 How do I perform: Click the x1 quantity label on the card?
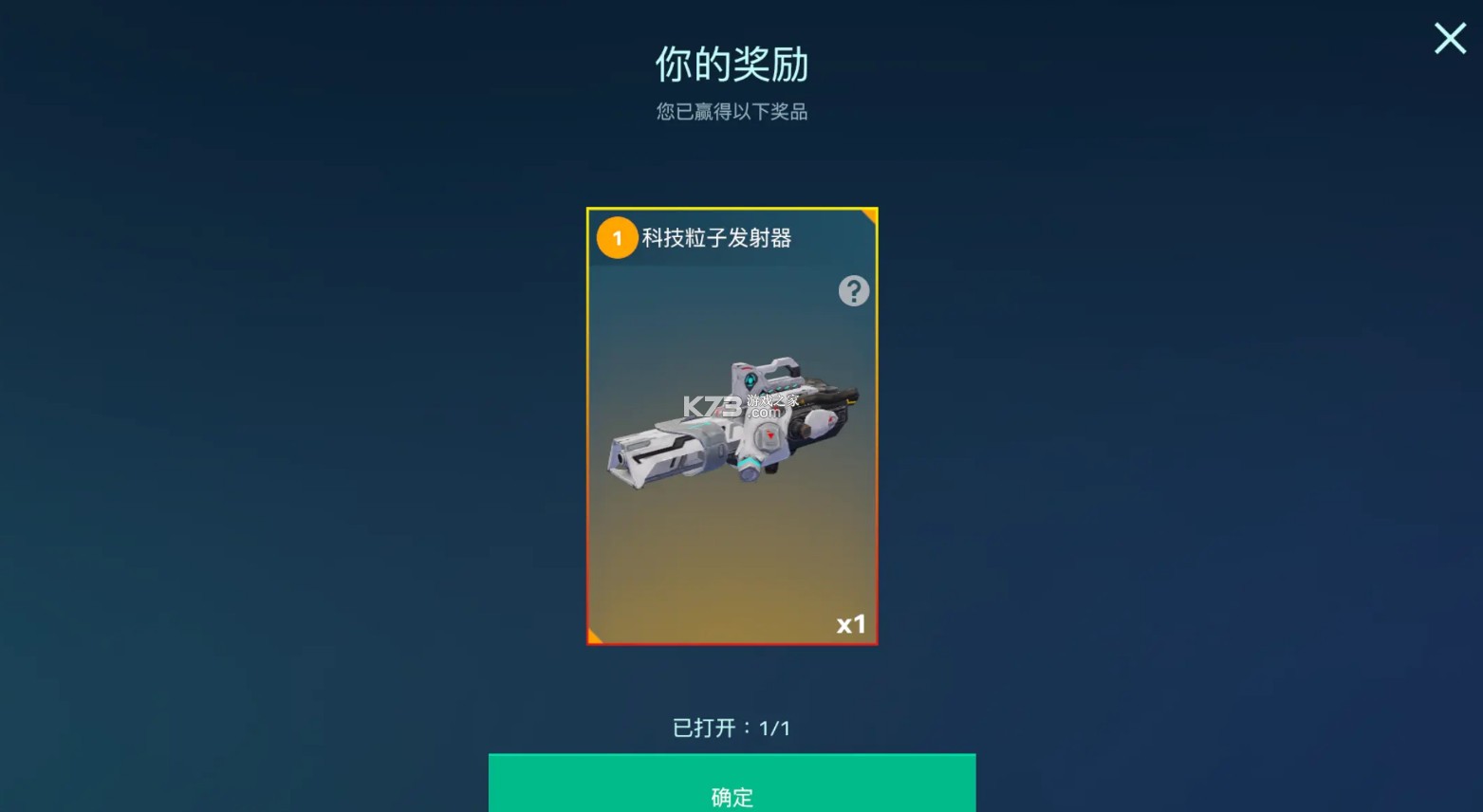851,624
